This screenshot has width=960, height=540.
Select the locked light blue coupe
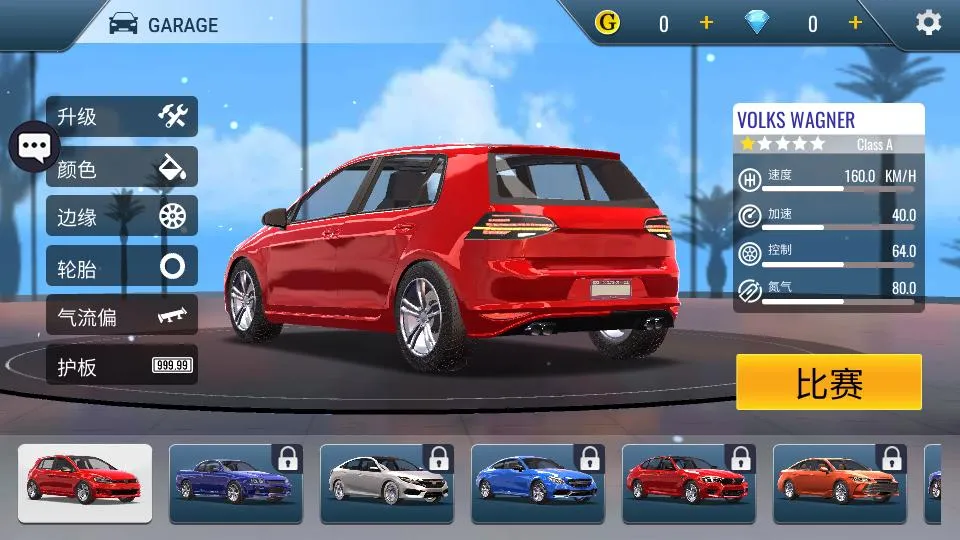pos(537,483)
